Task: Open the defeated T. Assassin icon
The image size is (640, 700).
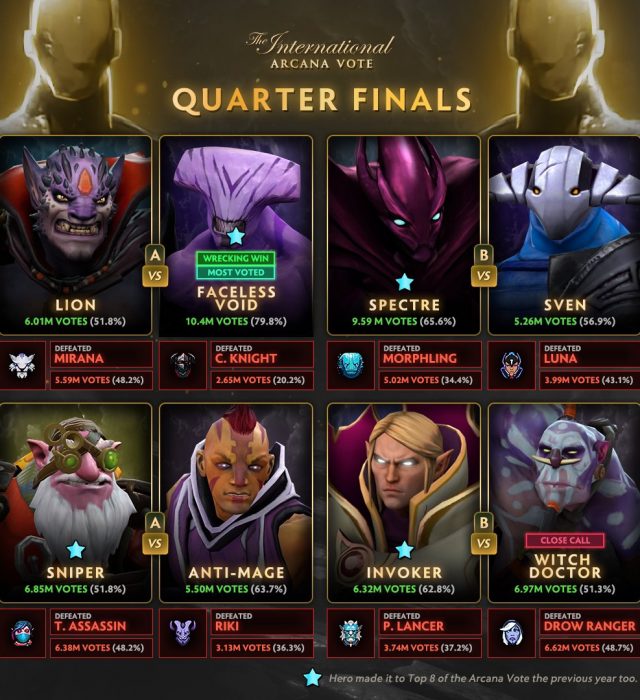Action: pos(21,633)
